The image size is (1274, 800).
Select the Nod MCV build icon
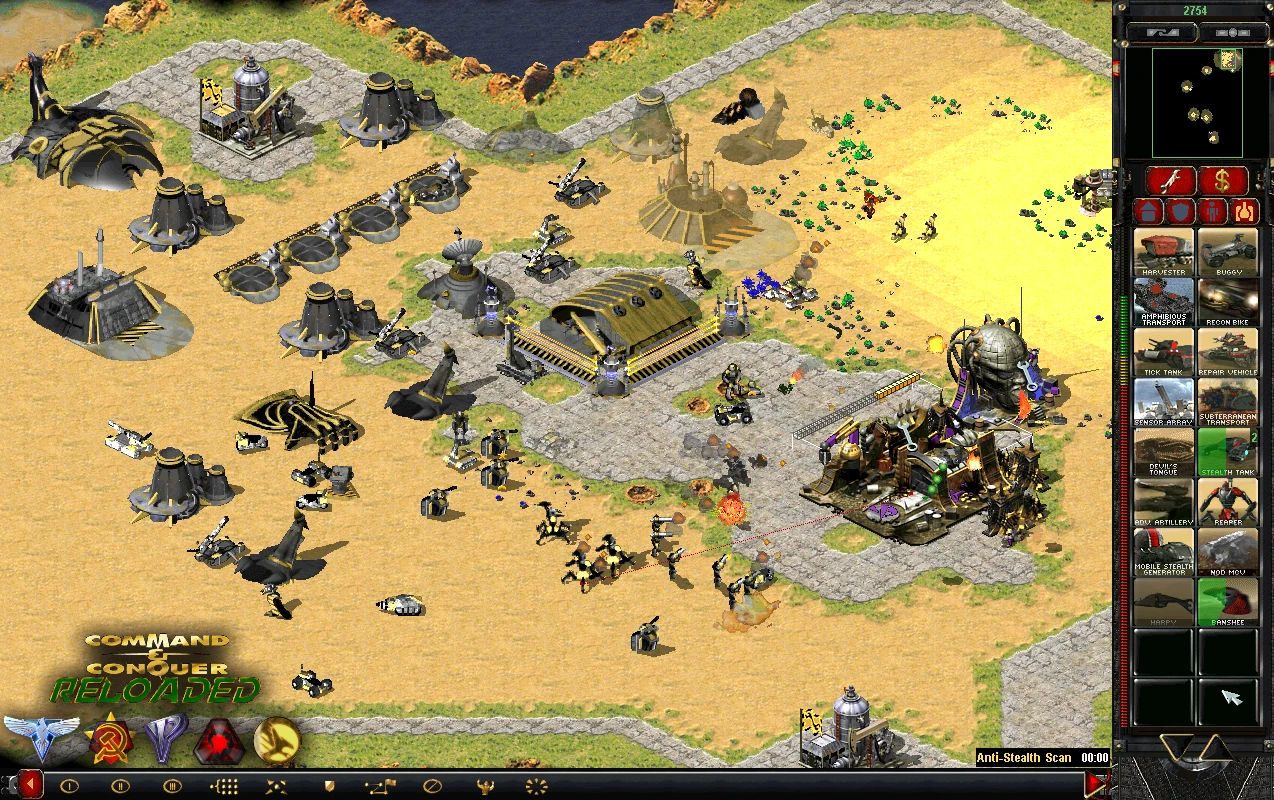pos(1228,552)
